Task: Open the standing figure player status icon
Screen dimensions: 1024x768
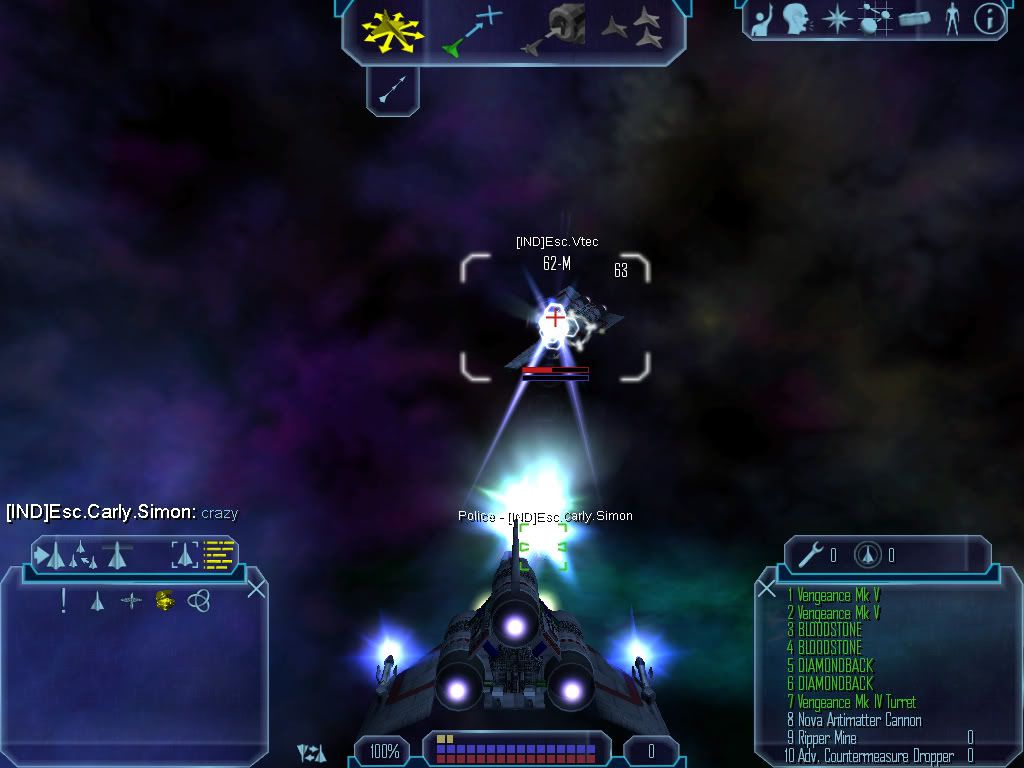Action: [952, 18]
